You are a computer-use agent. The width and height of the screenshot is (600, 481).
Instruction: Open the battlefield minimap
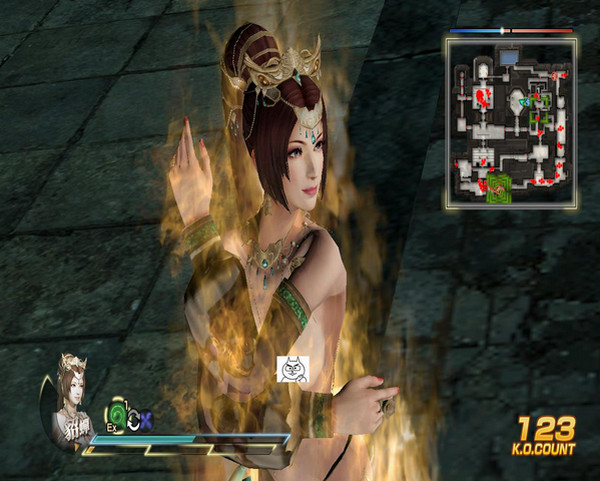pyautogui.click(x=511, y=122)
